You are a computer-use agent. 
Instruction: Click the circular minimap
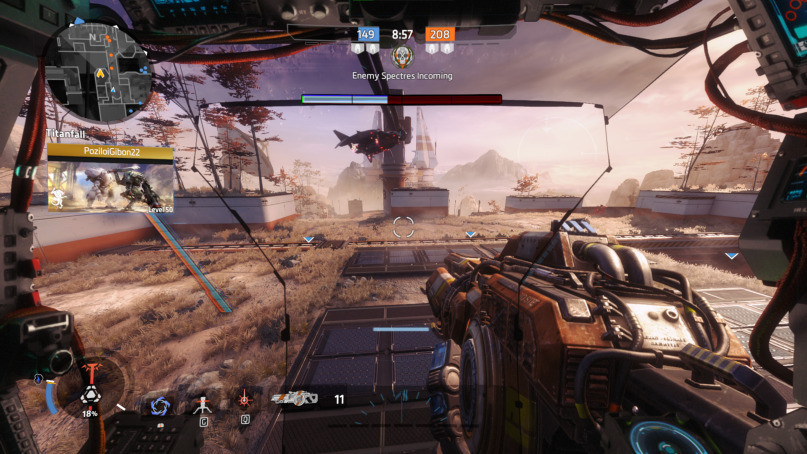tap(103, 74)
